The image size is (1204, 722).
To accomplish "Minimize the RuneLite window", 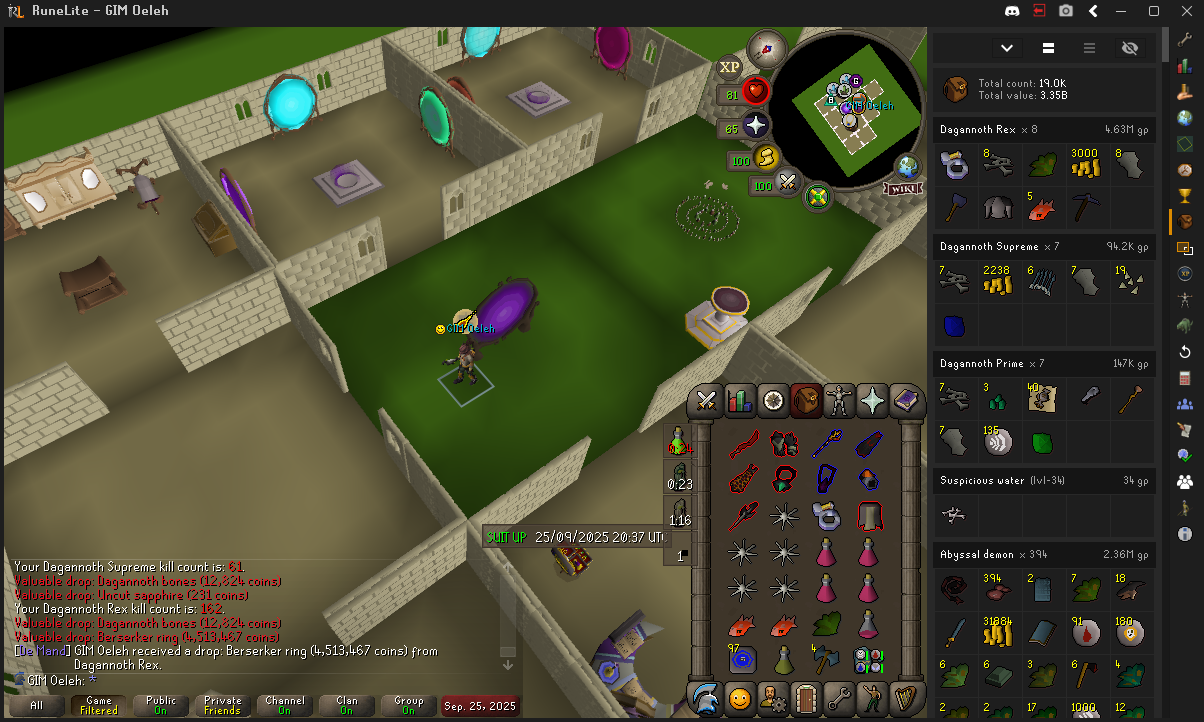I will pos(1124,11).
